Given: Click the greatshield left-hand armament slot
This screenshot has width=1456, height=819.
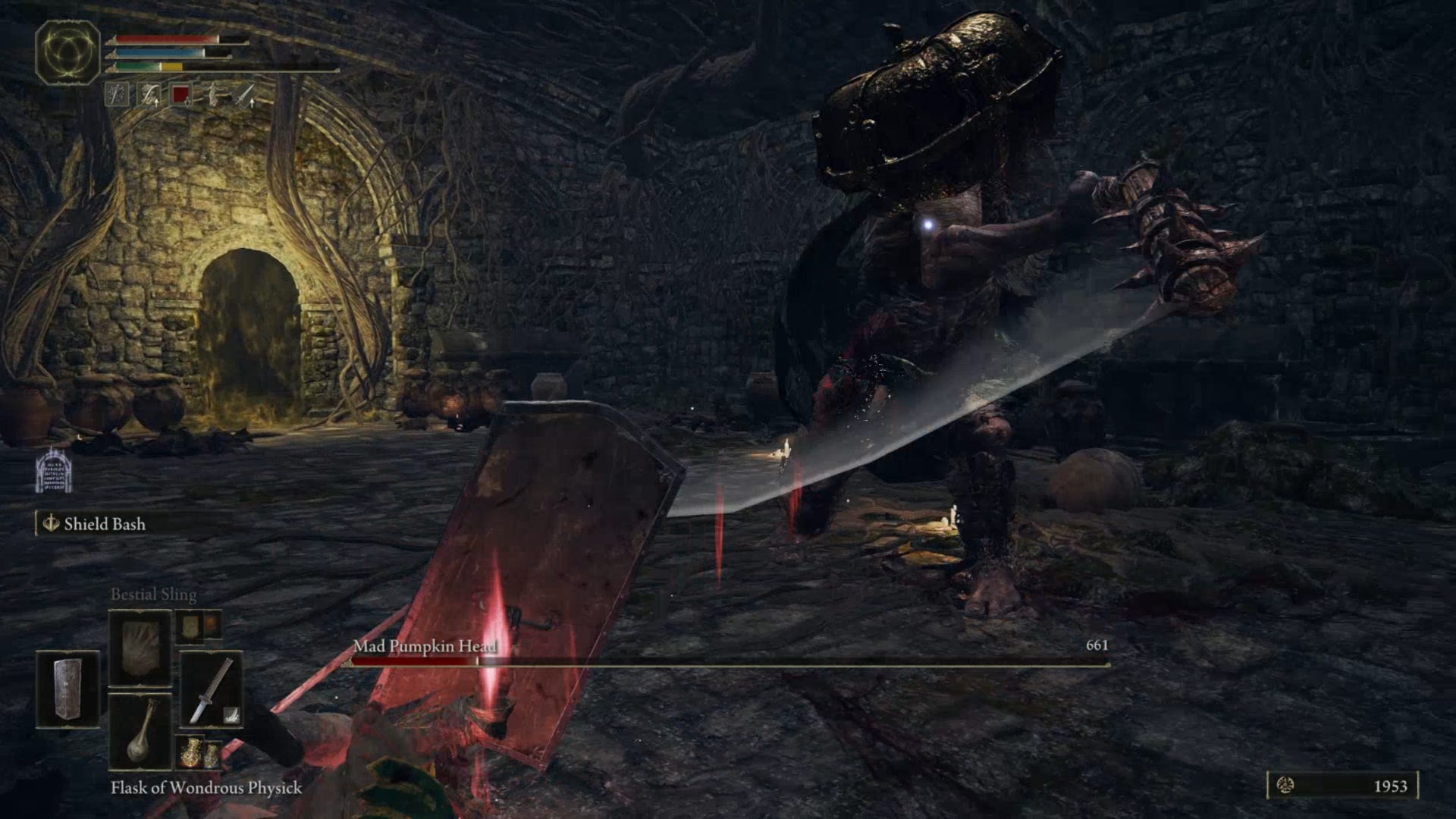Looking at the screenshot, I should coord(67,689).
